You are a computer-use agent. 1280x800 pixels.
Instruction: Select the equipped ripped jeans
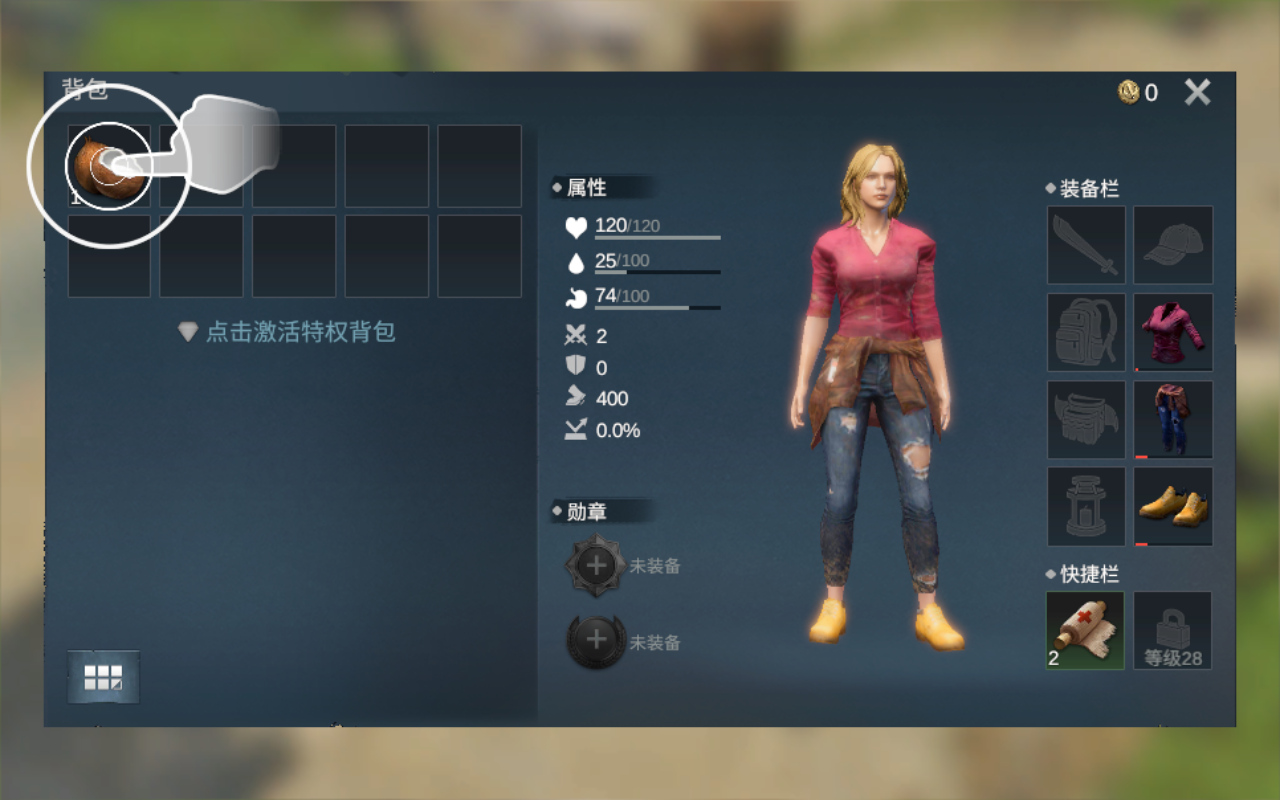(1172, 419)
